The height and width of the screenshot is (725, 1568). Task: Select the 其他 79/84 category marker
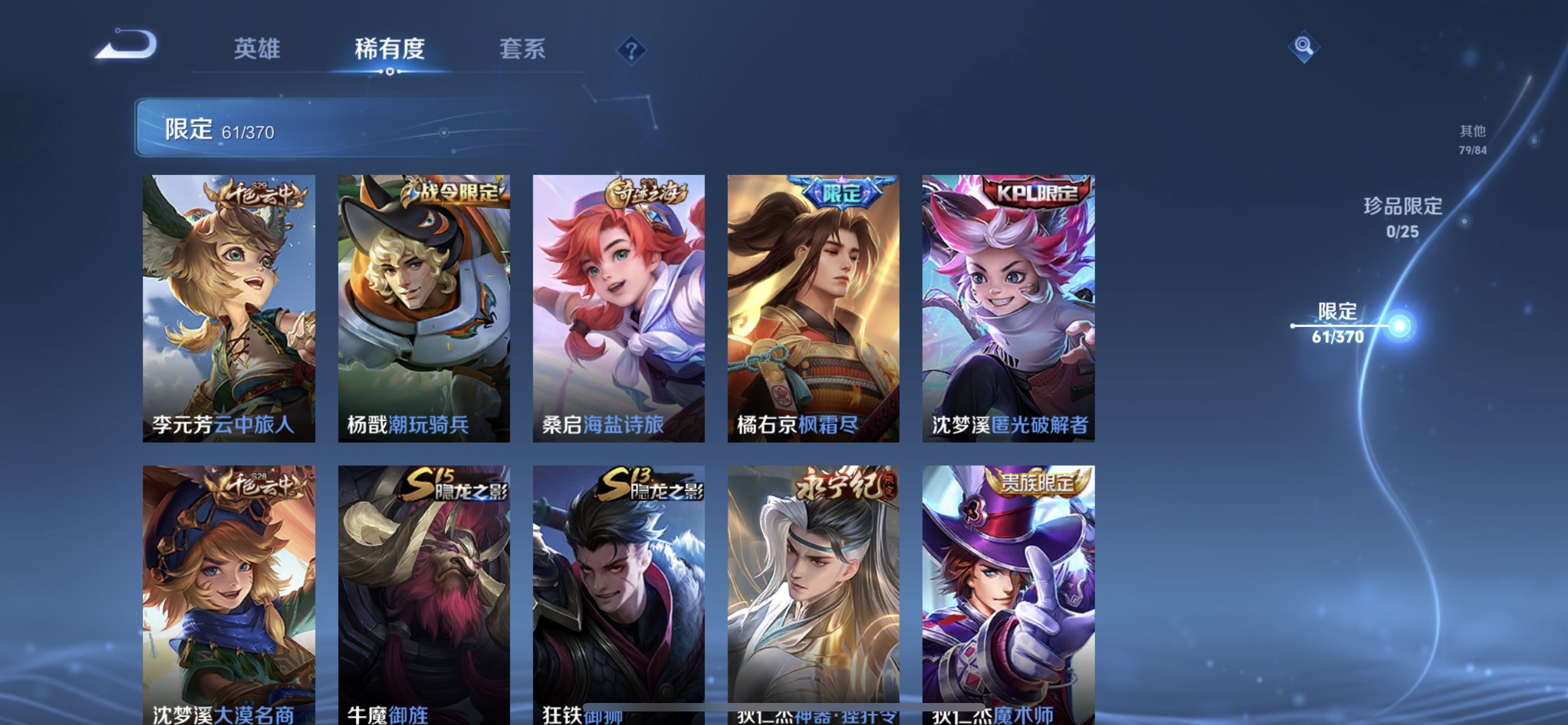1473,140
